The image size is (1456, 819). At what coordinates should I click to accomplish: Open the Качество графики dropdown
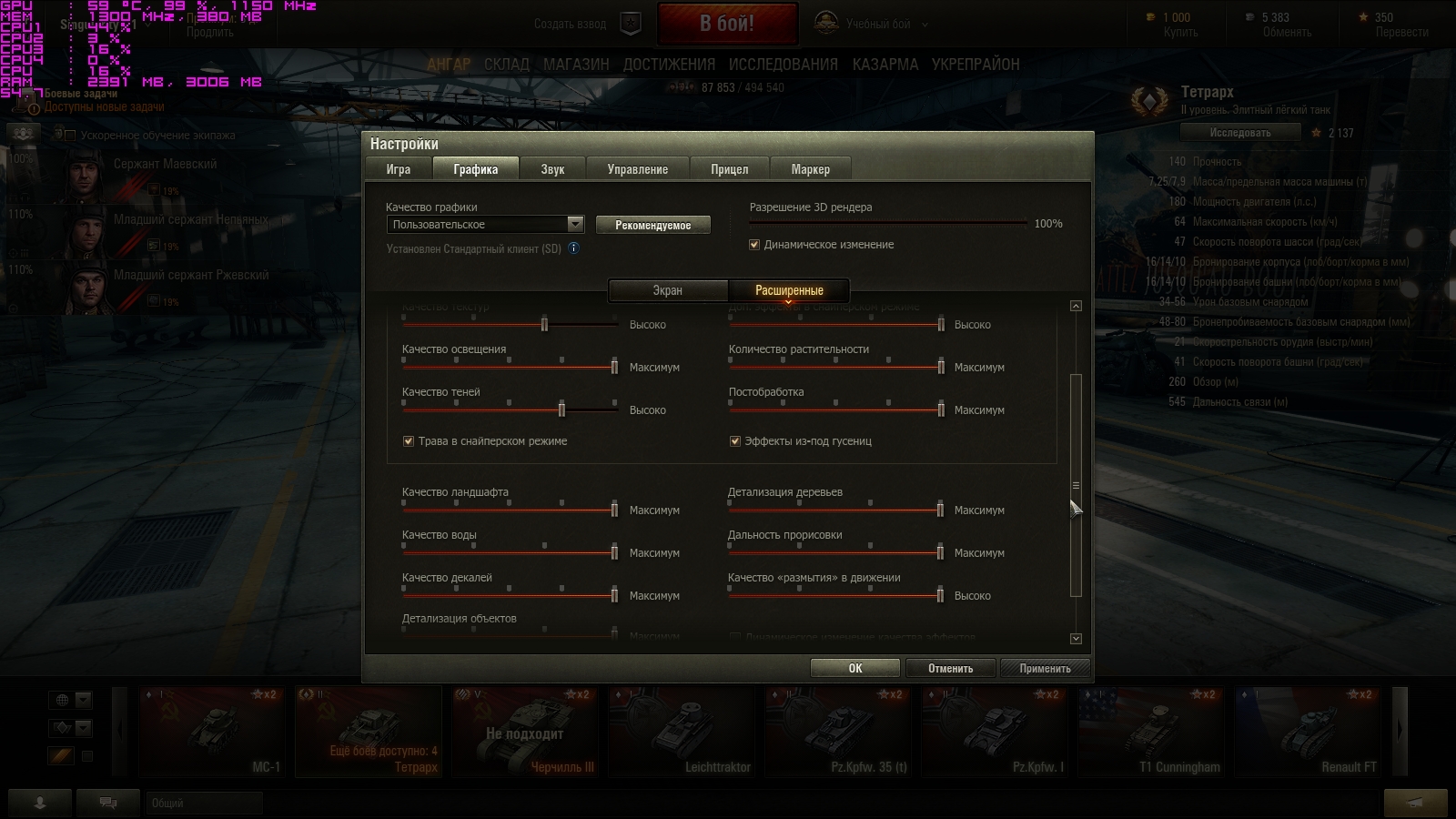point(486,225)
